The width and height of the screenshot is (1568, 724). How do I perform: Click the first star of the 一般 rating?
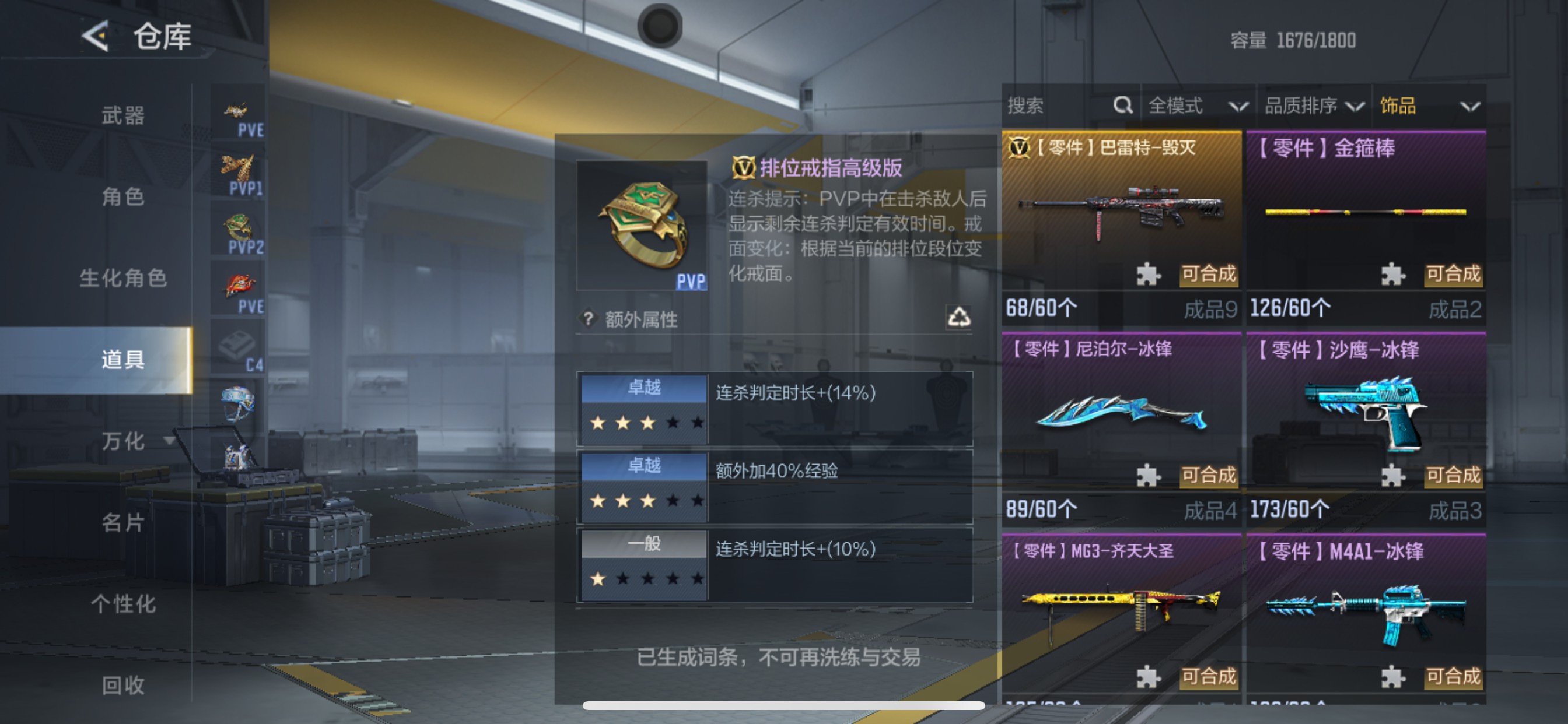[598, 579]
